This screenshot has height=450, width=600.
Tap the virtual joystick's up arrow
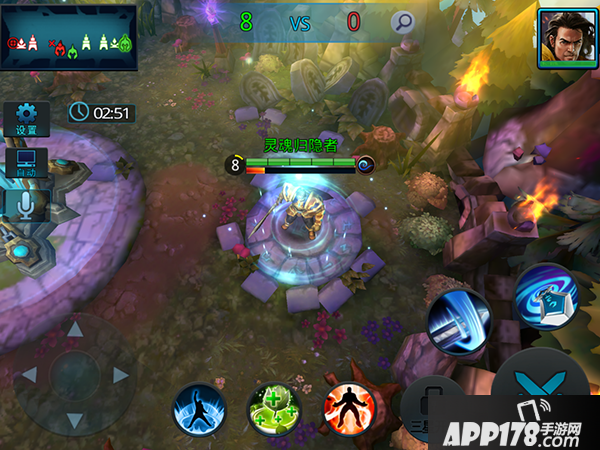(x=74, y=329)
